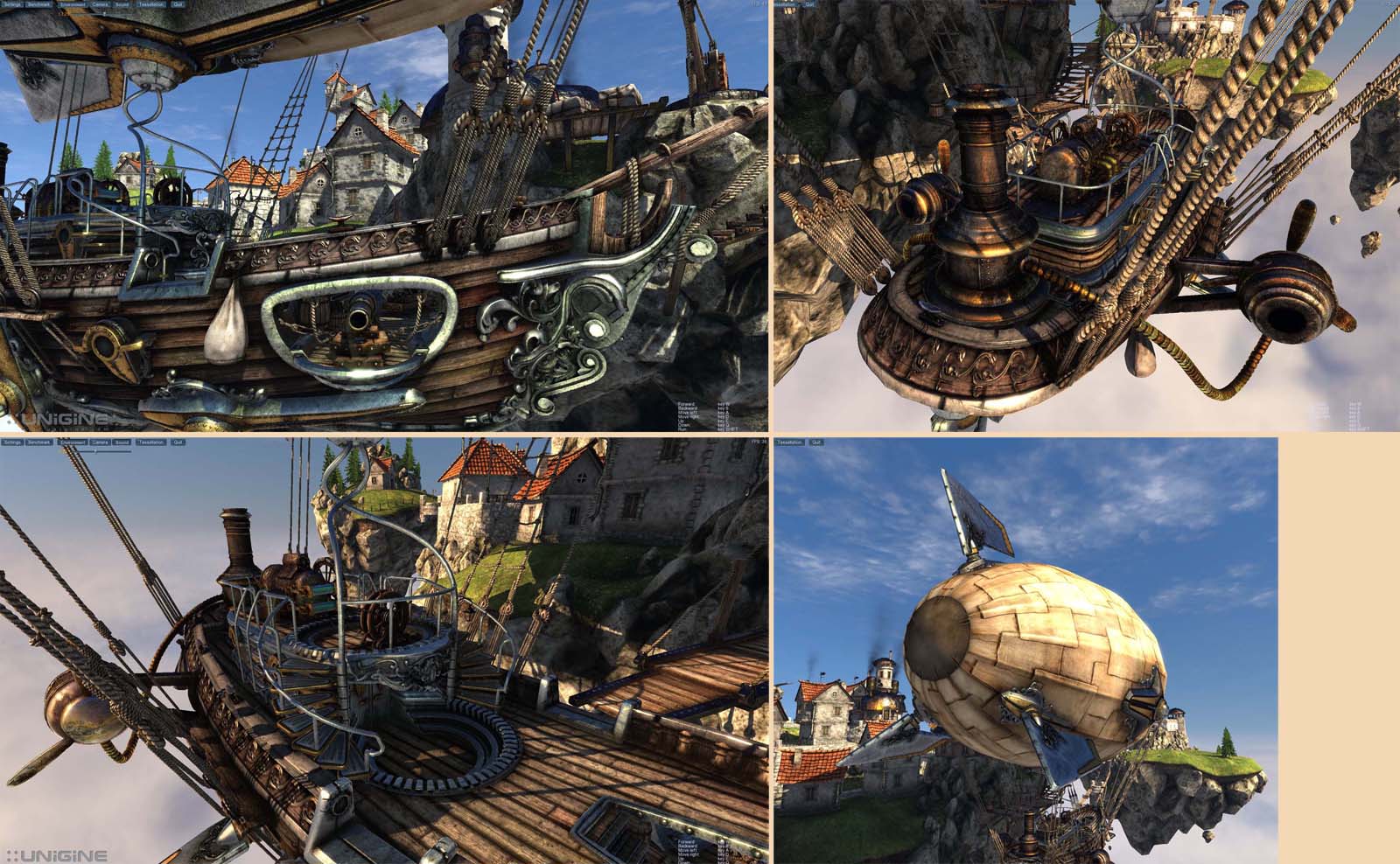This screenshot has width=1400, height=864.
Task: Choose Tessellation in the ship cannon screenshot
Action: point(151,4)
